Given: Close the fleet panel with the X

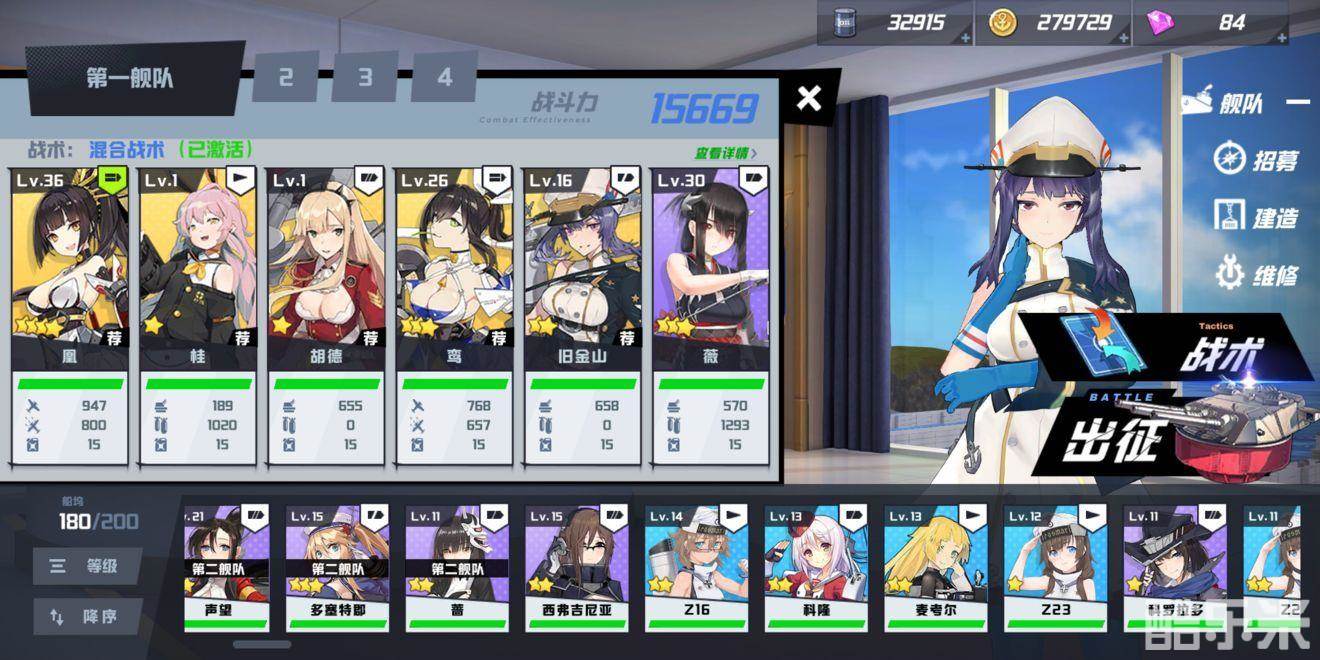Looking at the screenshot, I should (x=809, y=98).
